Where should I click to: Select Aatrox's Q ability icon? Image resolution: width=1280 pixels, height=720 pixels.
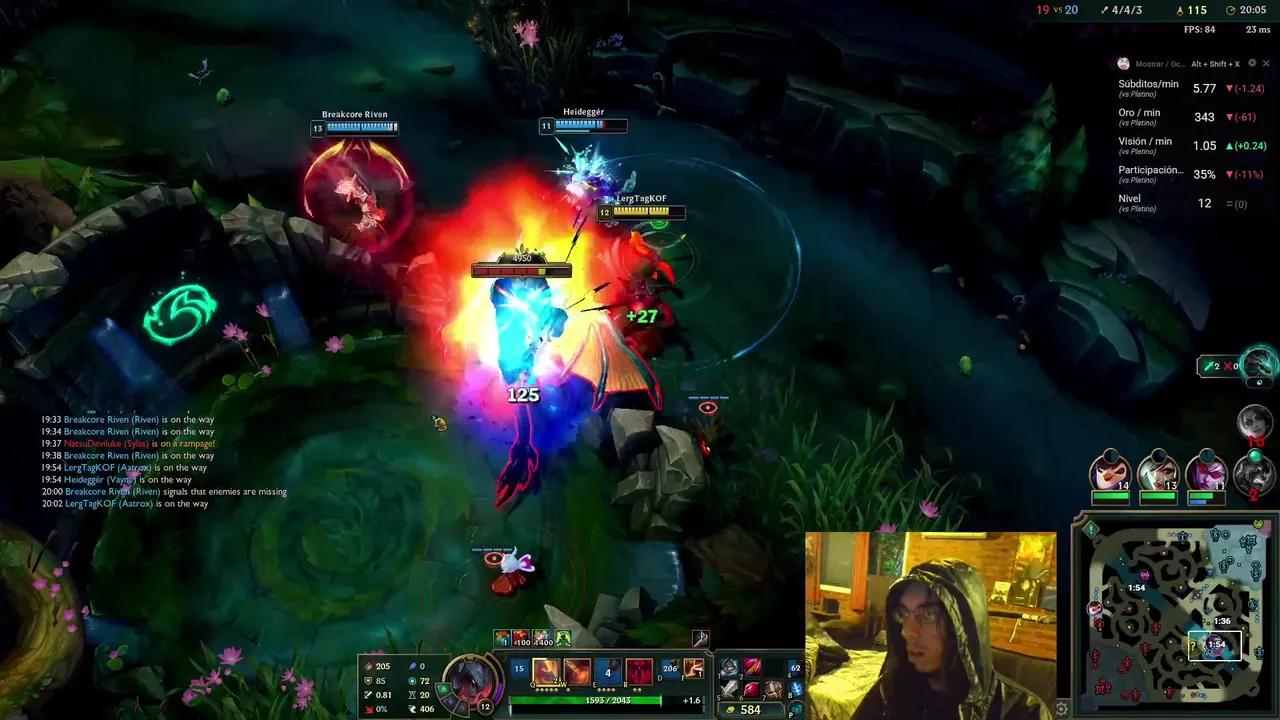click(x=547, y=670)
